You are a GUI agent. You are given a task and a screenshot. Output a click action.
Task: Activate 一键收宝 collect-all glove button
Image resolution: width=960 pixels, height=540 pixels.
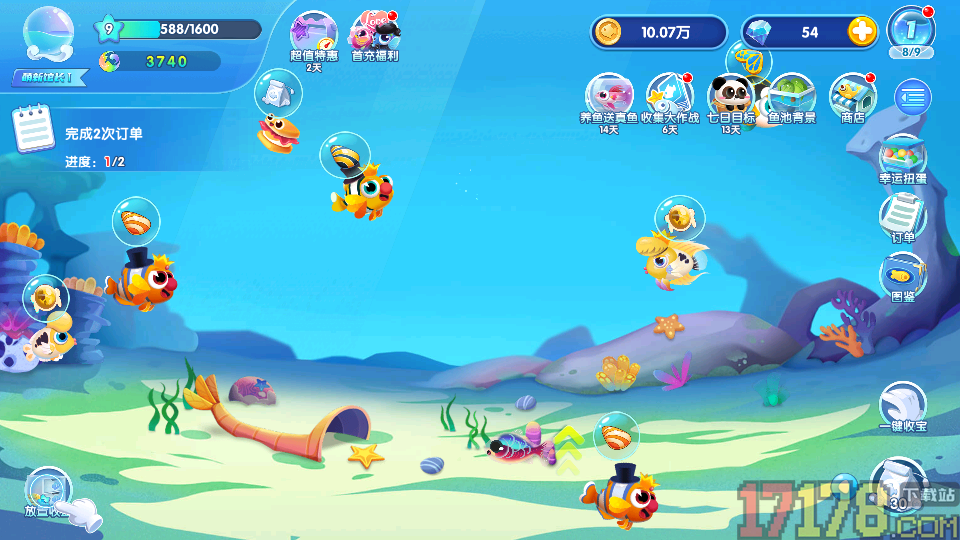coord(902,408)
